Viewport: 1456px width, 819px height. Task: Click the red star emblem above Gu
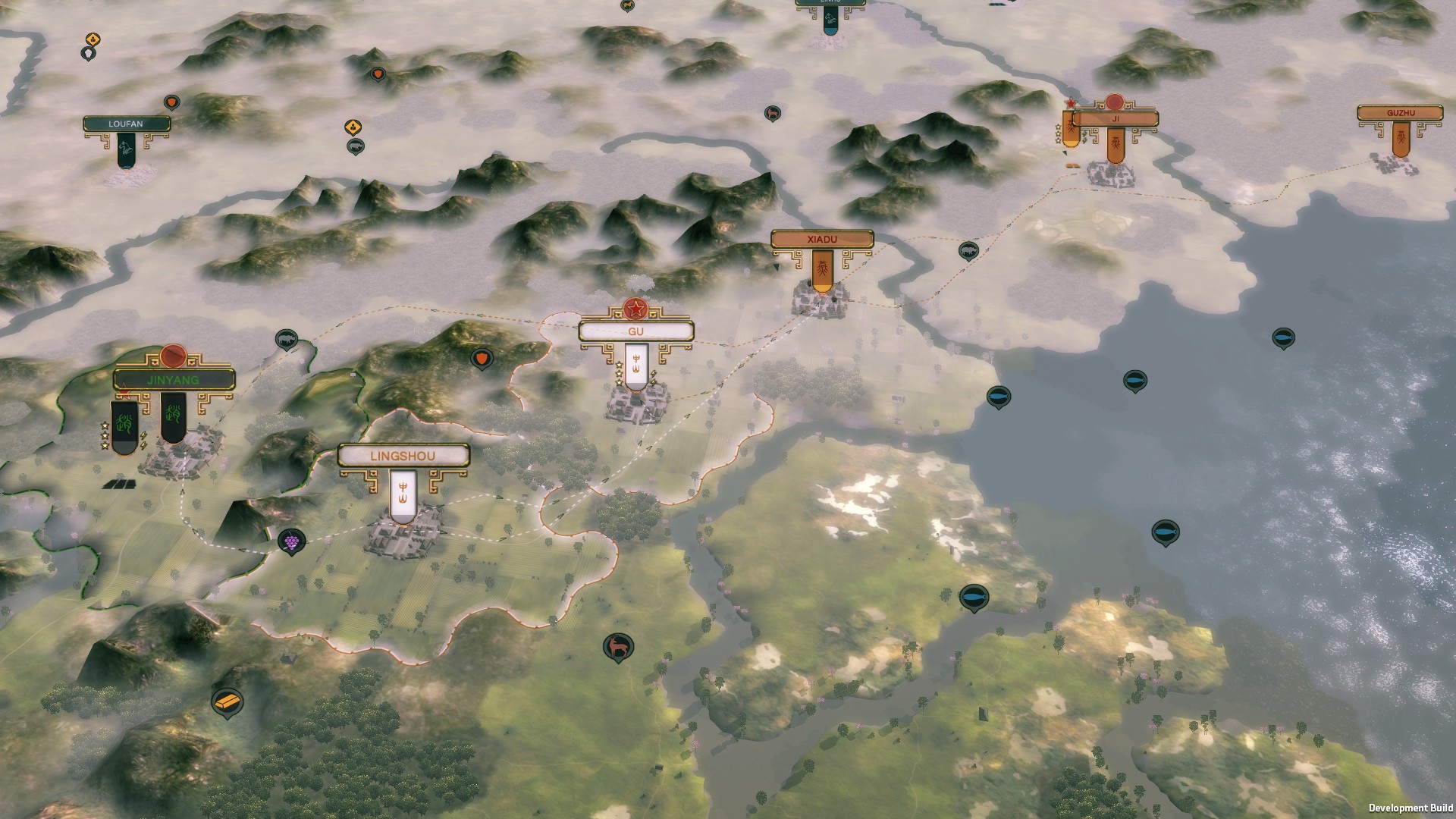(637, 309)
